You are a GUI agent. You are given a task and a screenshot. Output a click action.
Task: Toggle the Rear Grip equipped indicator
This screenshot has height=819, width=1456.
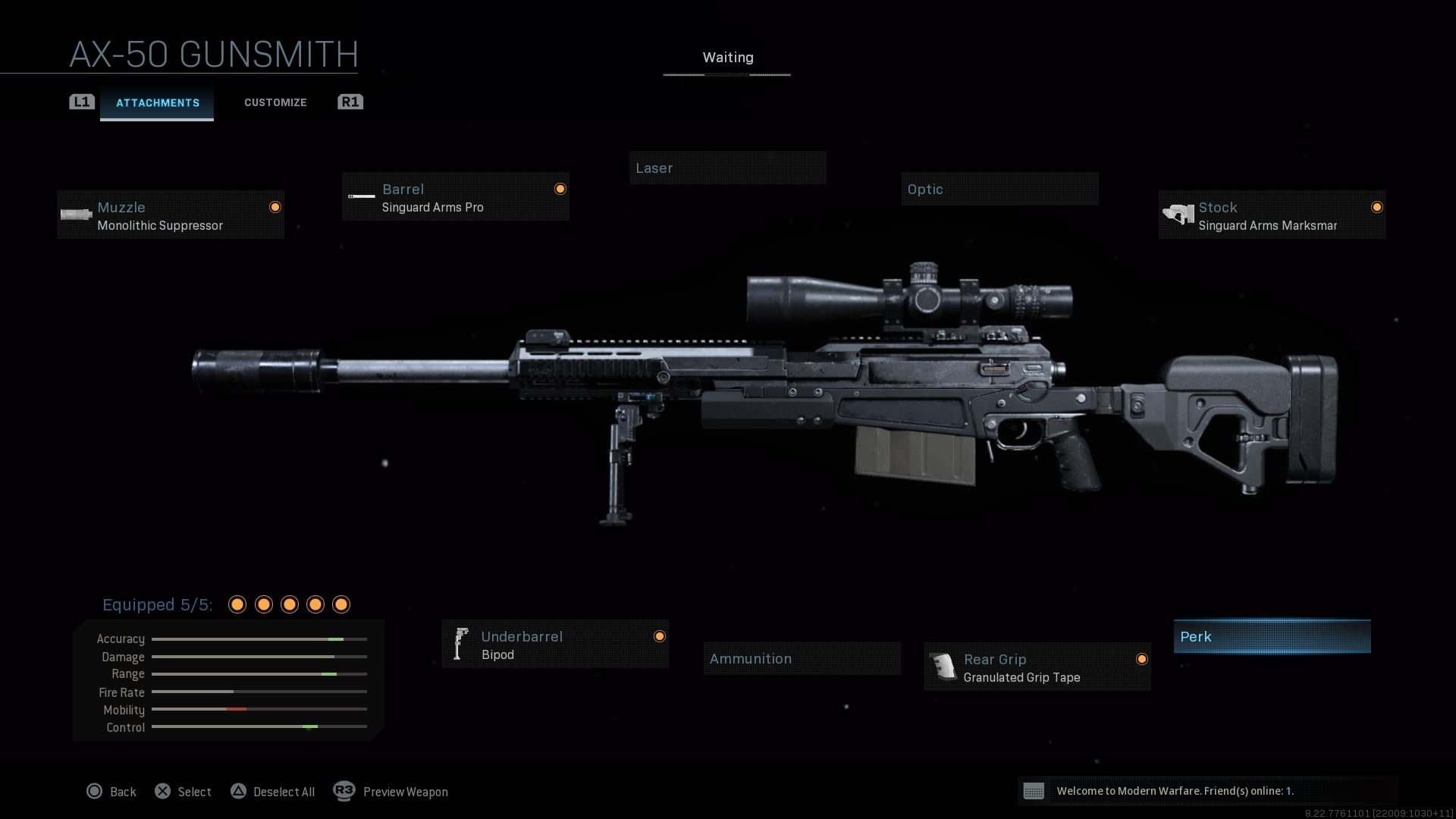[1143, 658]
